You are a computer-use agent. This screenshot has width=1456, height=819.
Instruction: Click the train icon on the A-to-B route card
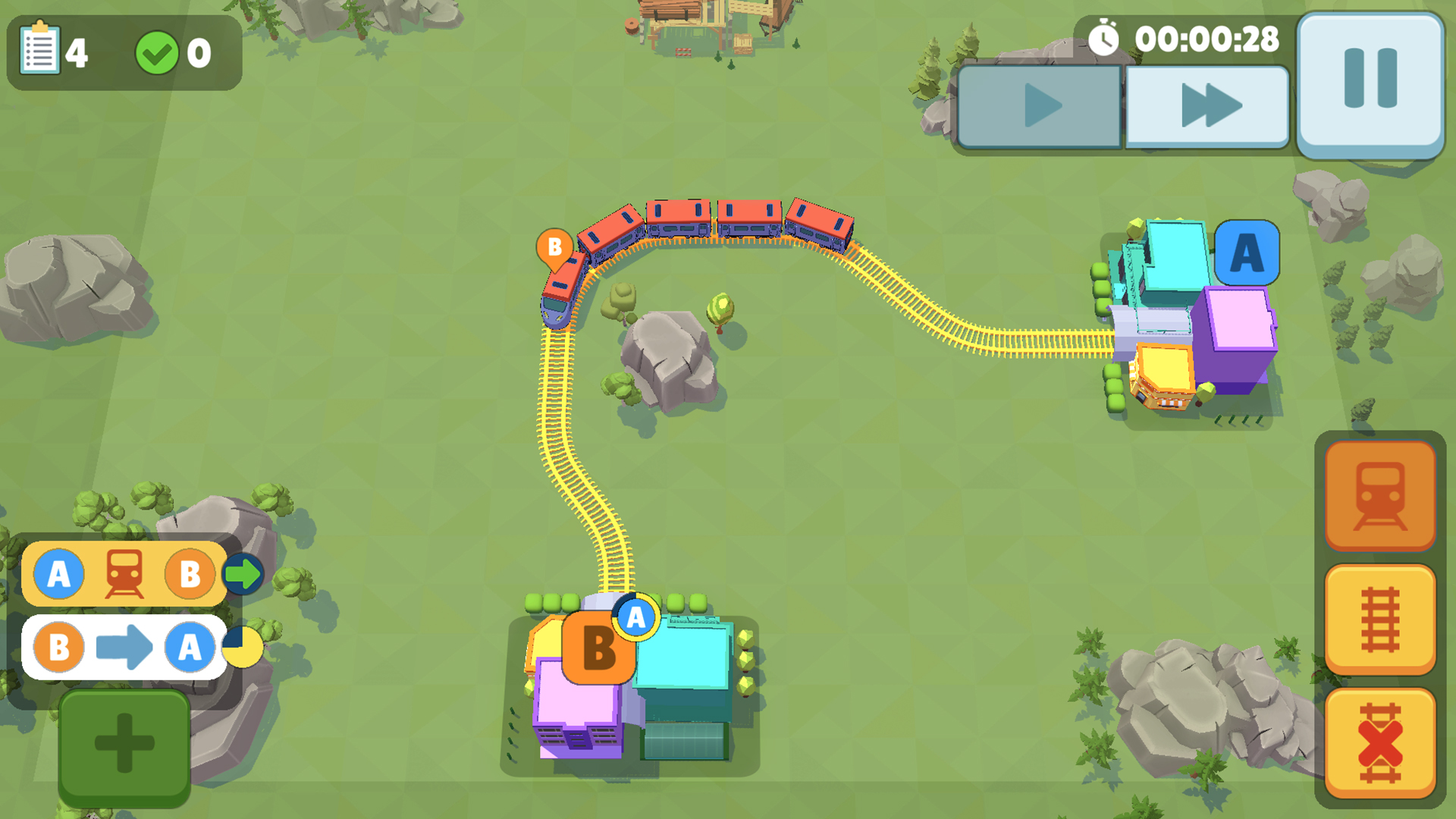pos(126,574)
